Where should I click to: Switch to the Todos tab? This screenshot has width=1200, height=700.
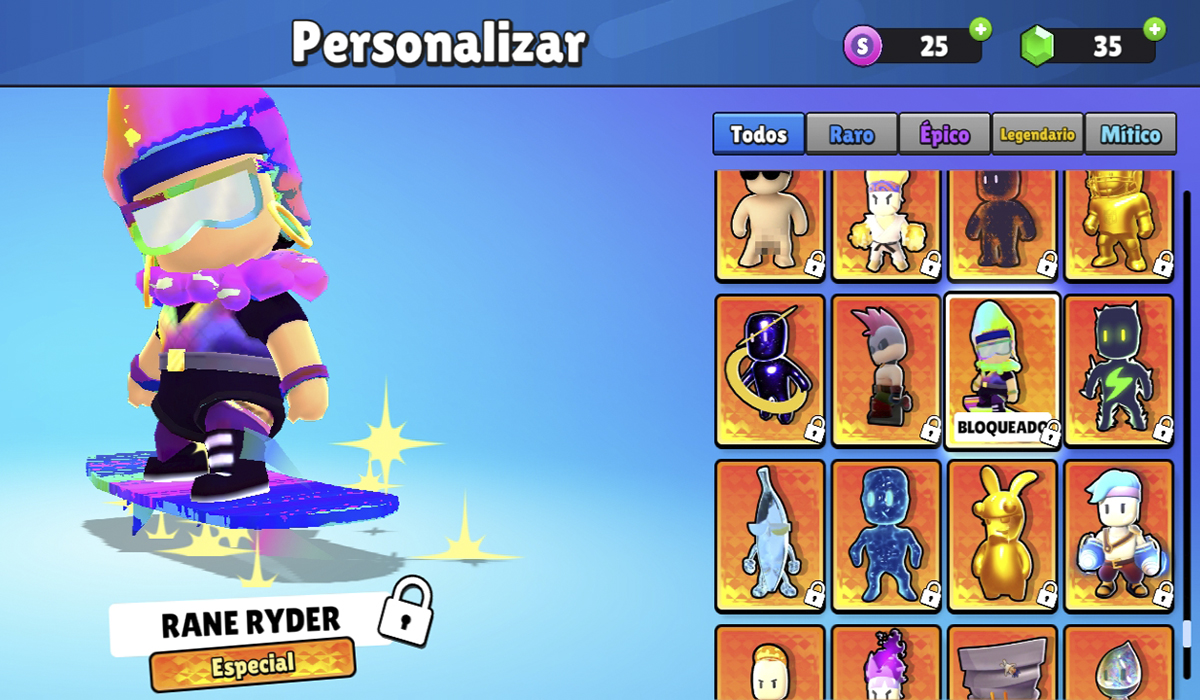(x=758, y=134)
